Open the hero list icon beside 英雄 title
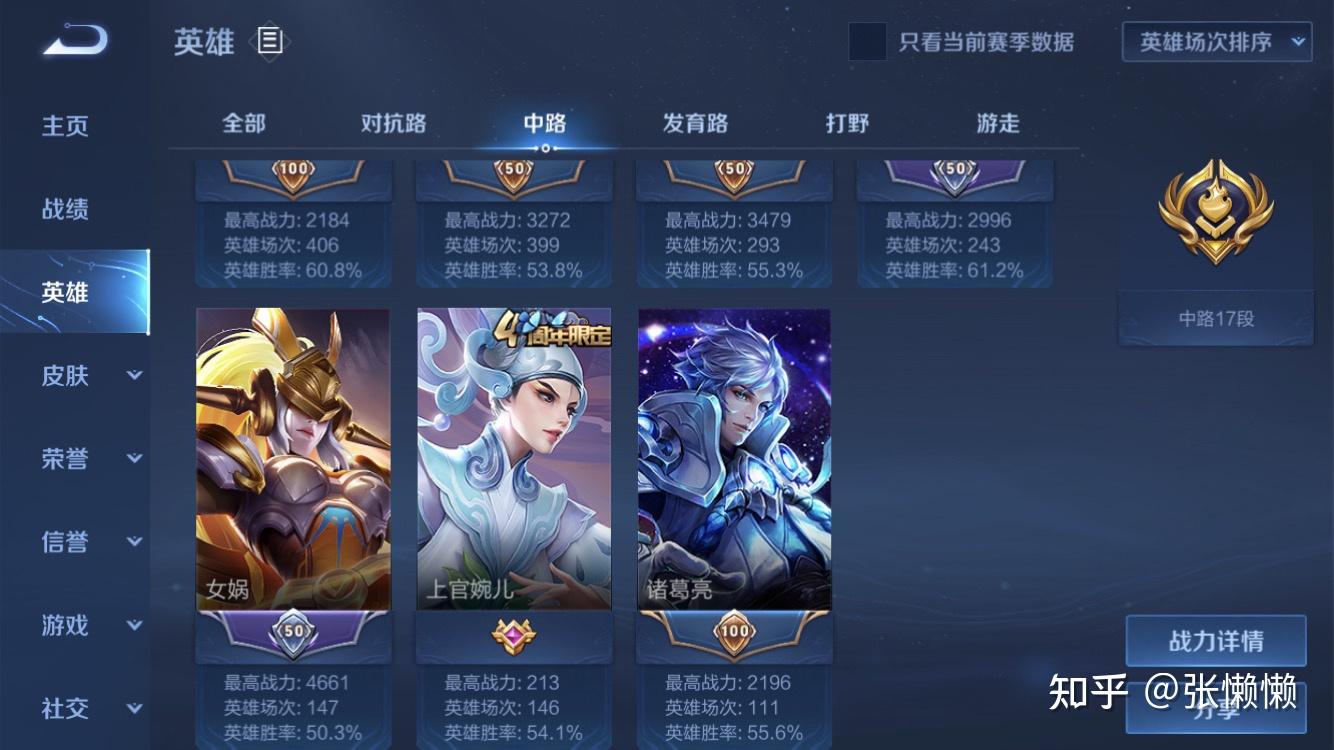The image size is (1334, 750). 268,41
